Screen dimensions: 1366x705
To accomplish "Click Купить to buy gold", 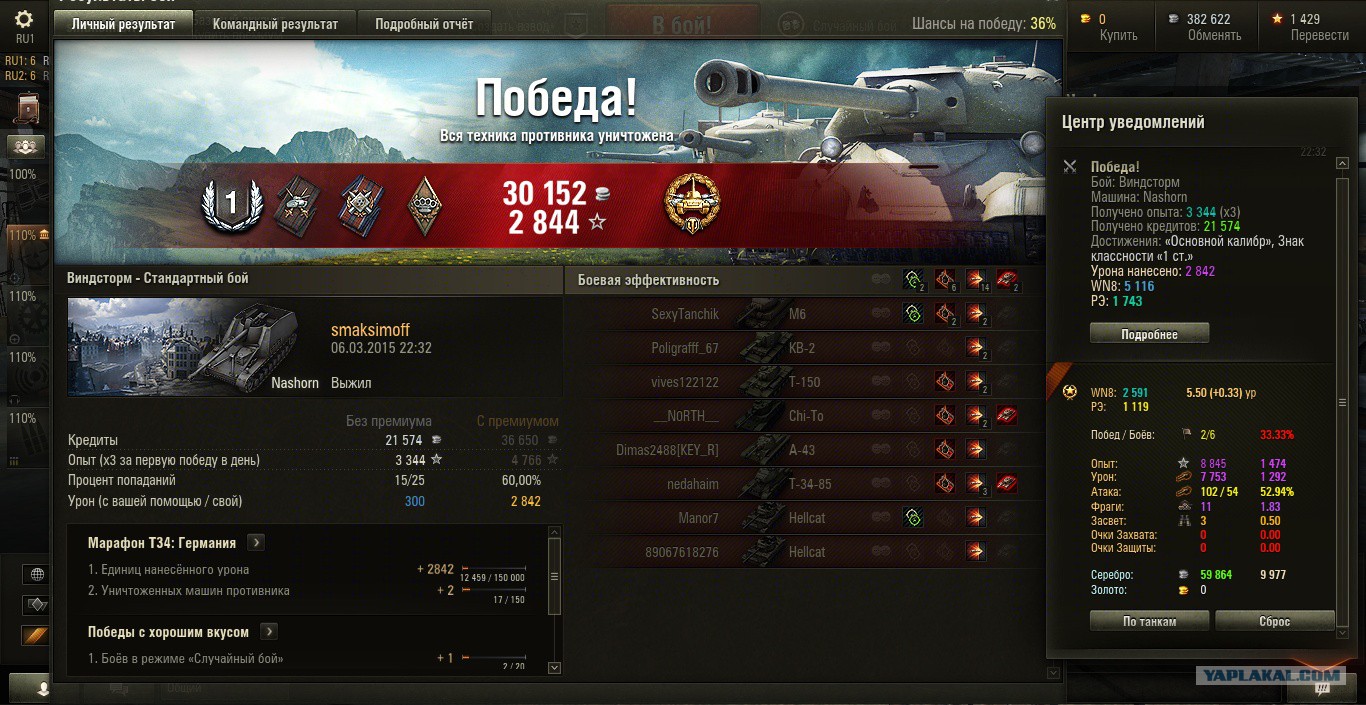I will [x=1118, y=35].
